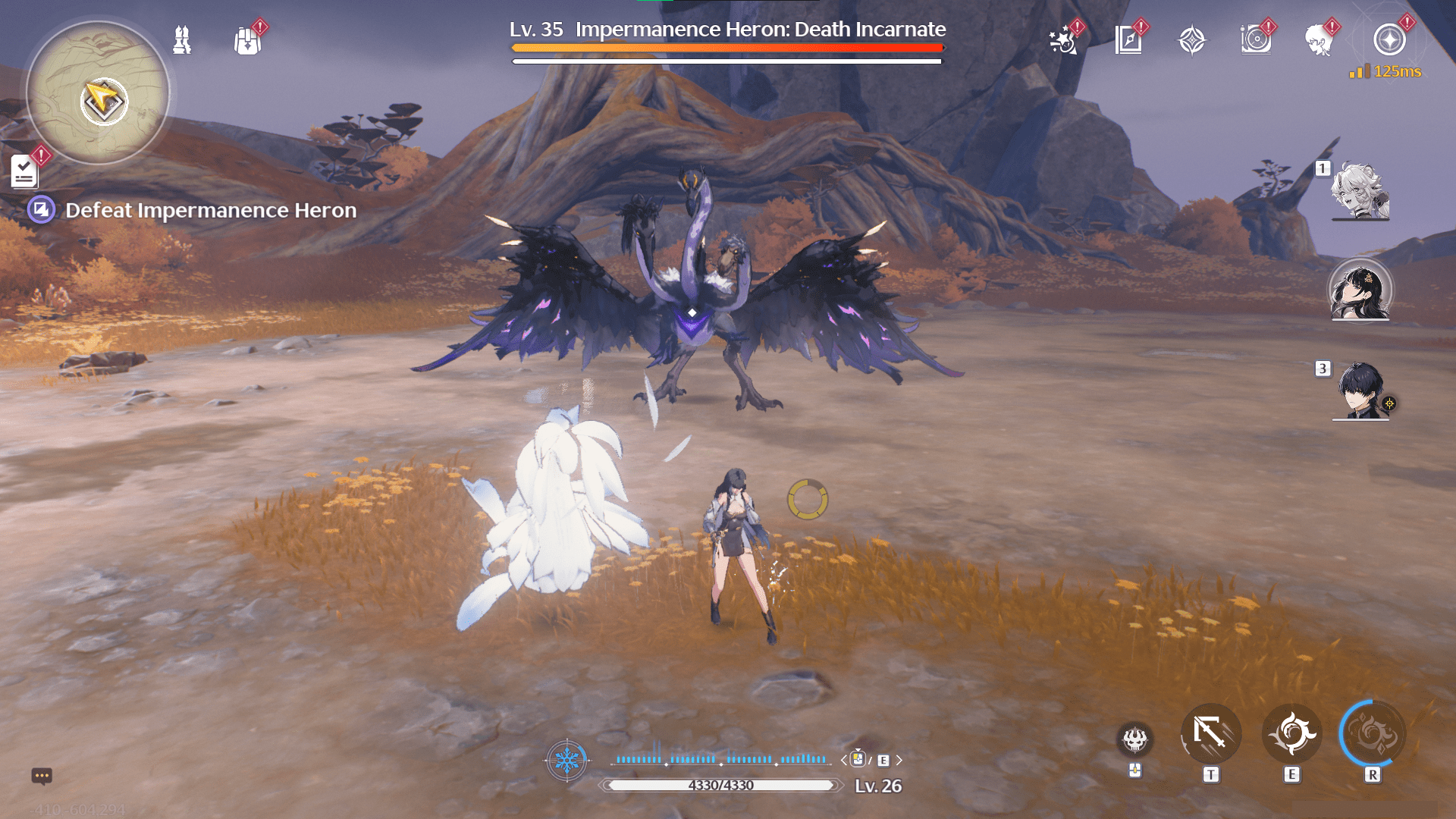Click the 4330/4330 health bar

tap(717, 786)
